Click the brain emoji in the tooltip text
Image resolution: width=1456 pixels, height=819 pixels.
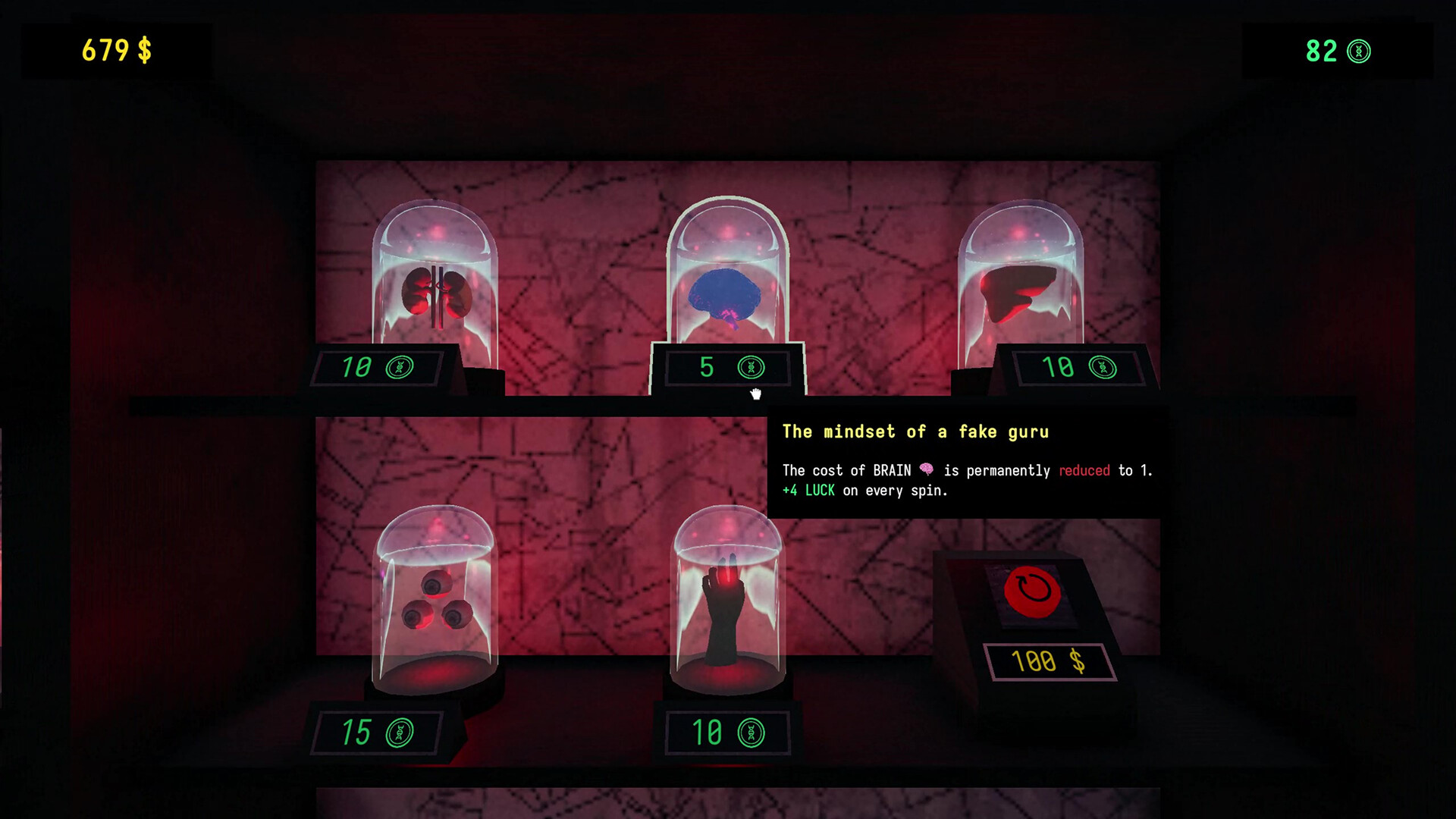pos(928,469)
